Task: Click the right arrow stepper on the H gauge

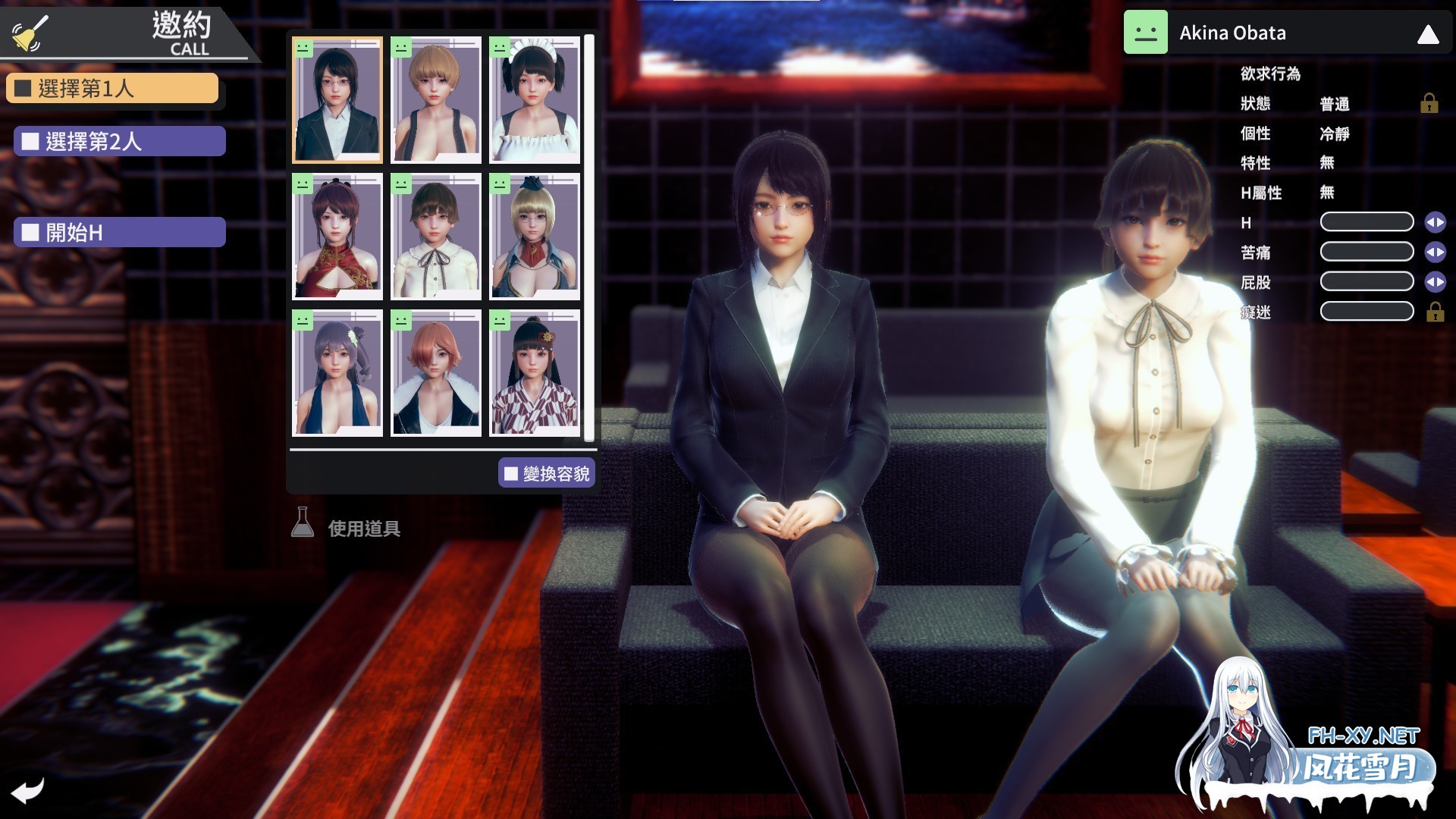Action: coord(1439,221)
